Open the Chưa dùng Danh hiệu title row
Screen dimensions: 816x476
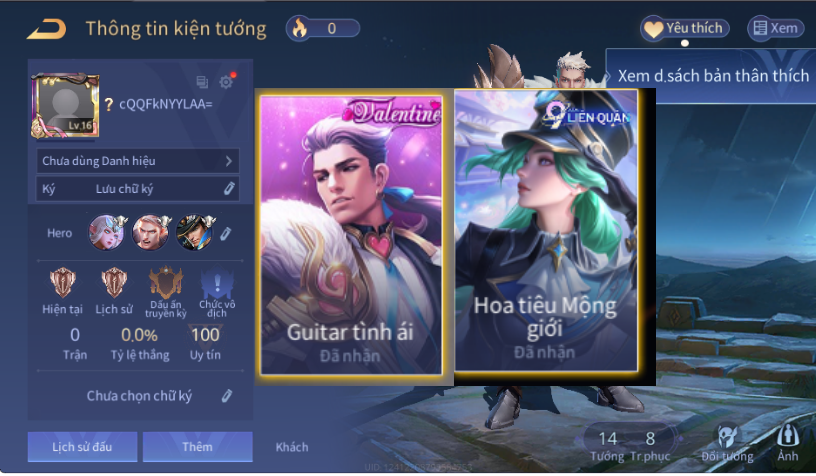point(138,160)
